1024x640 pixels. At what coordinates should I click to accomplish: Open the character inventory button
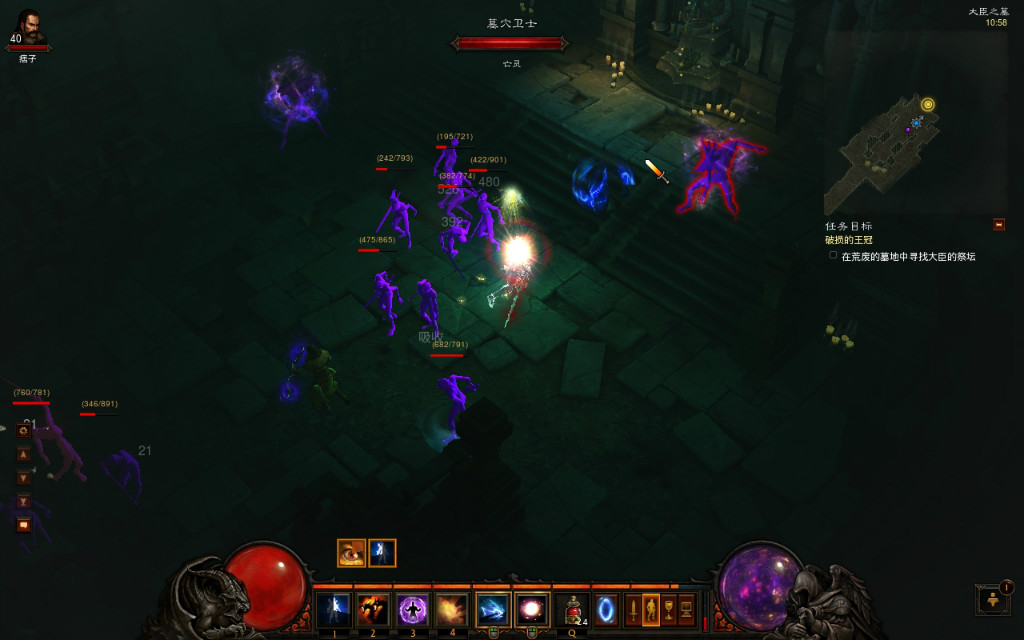tap(651, 608)
